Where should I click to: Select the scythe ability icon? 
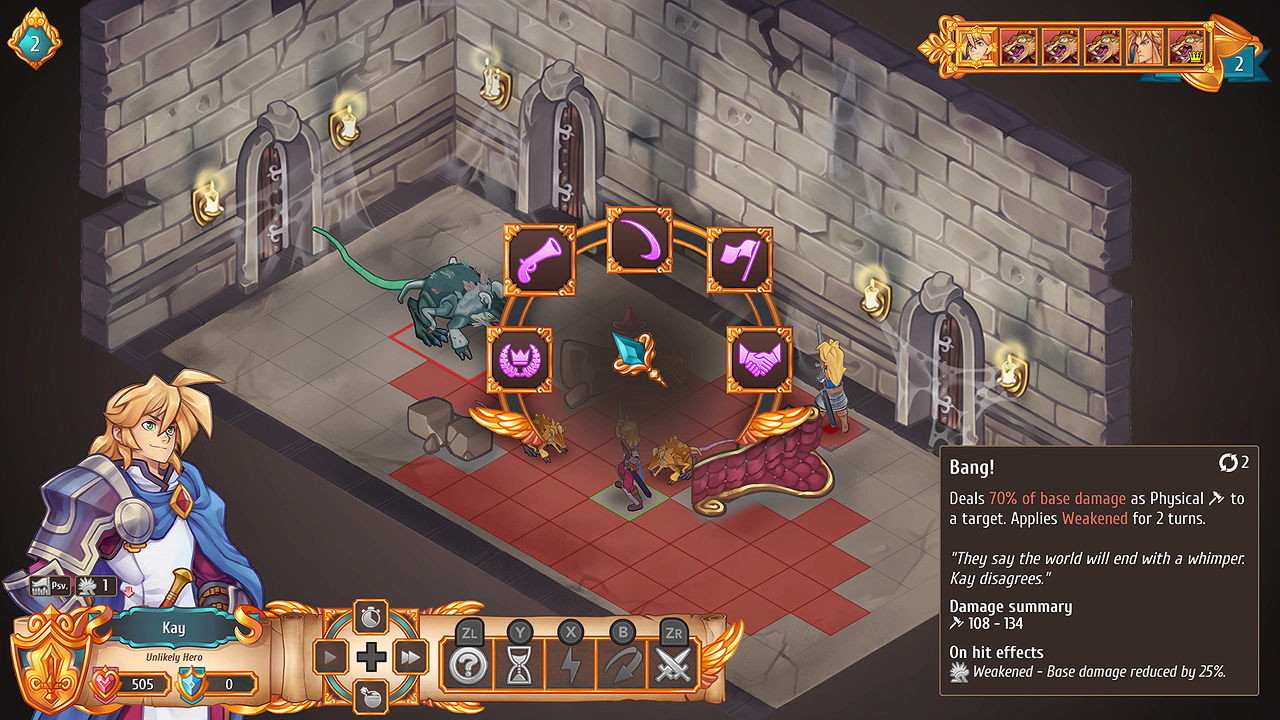[641, 240]
